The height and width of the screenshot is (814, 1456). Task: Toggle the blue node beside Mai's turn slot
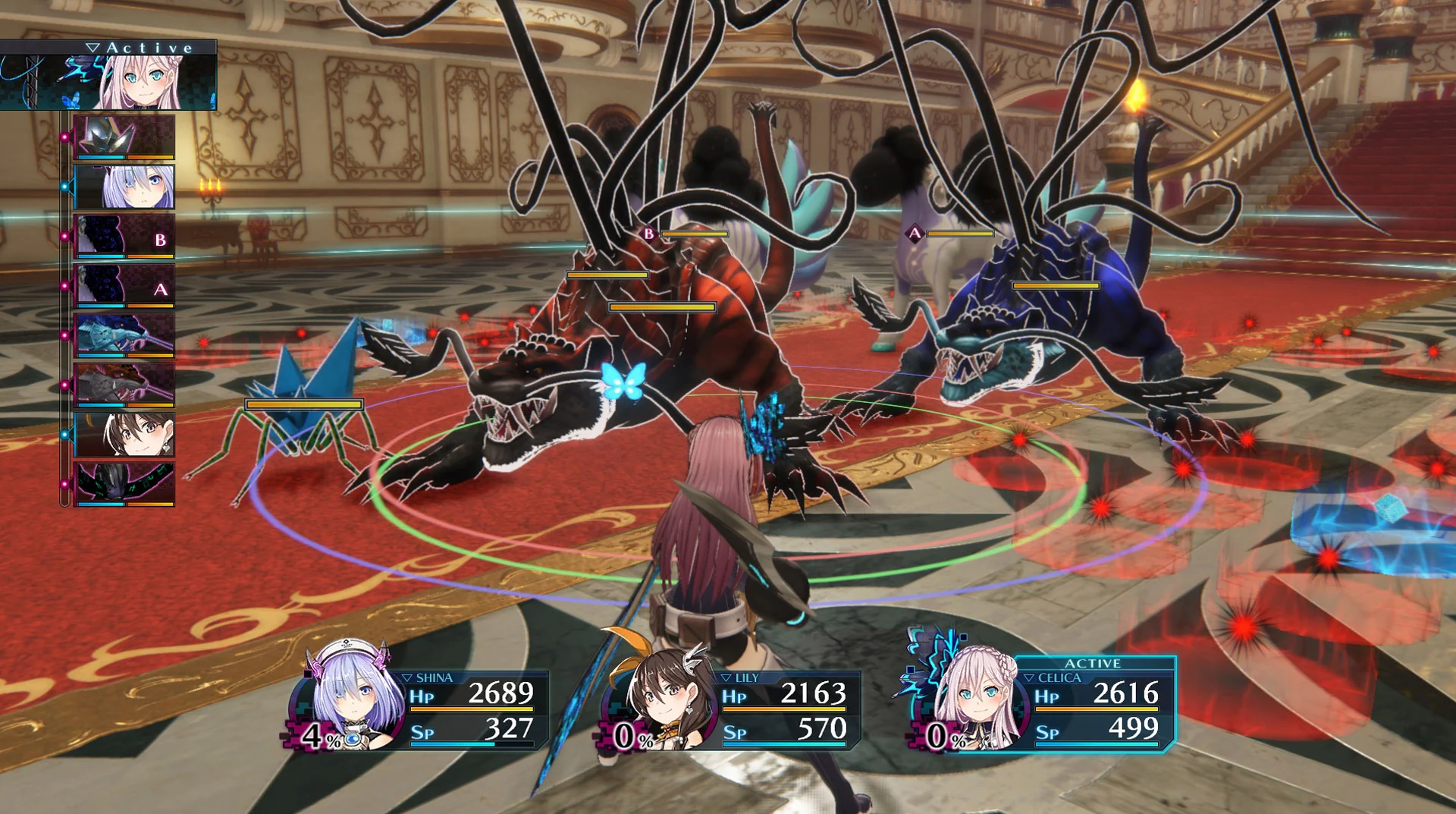(66, 434)
